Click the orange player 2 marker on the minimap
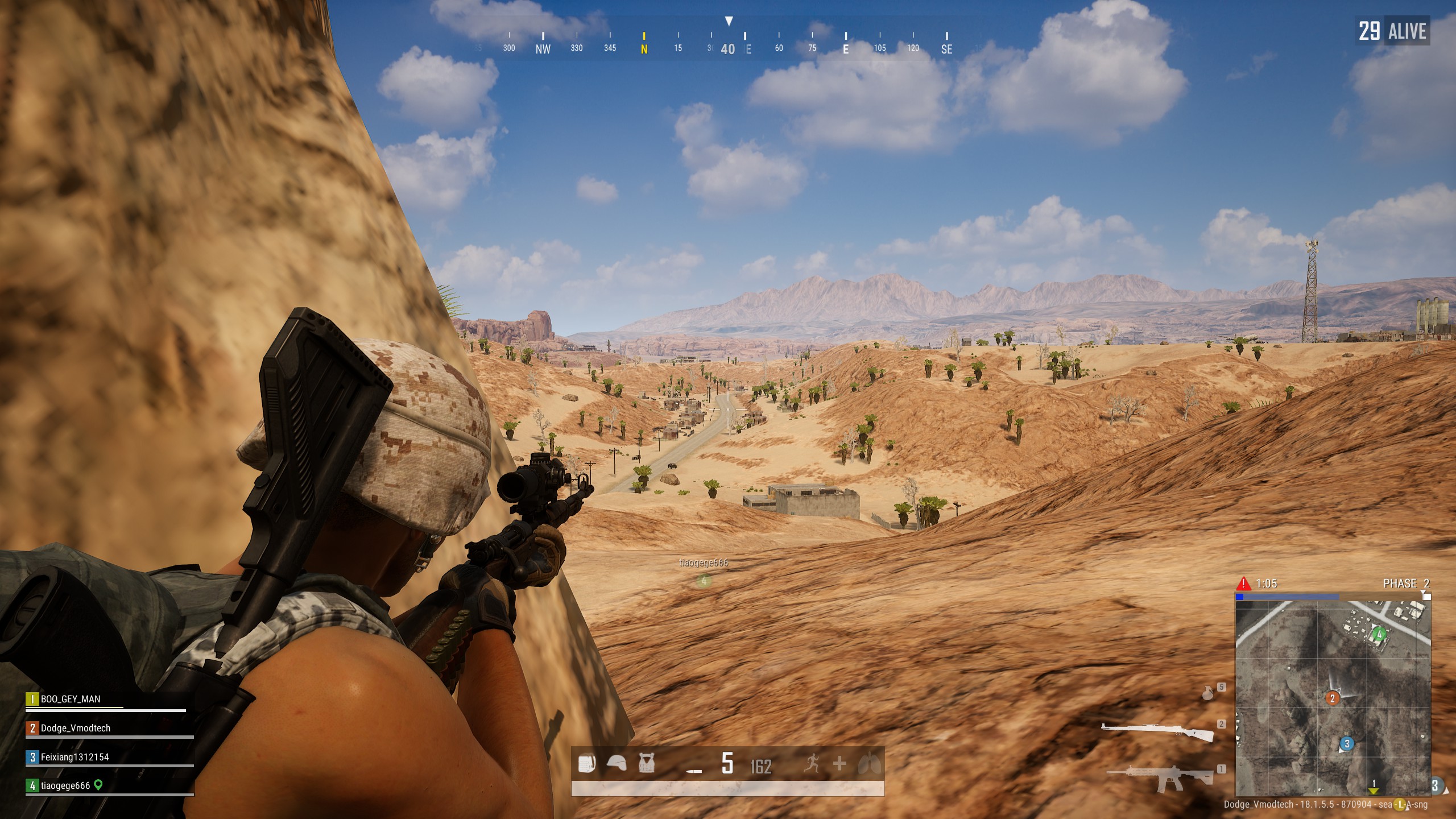Screen dimensions: 1456x819 click(x=1332, y=698)
